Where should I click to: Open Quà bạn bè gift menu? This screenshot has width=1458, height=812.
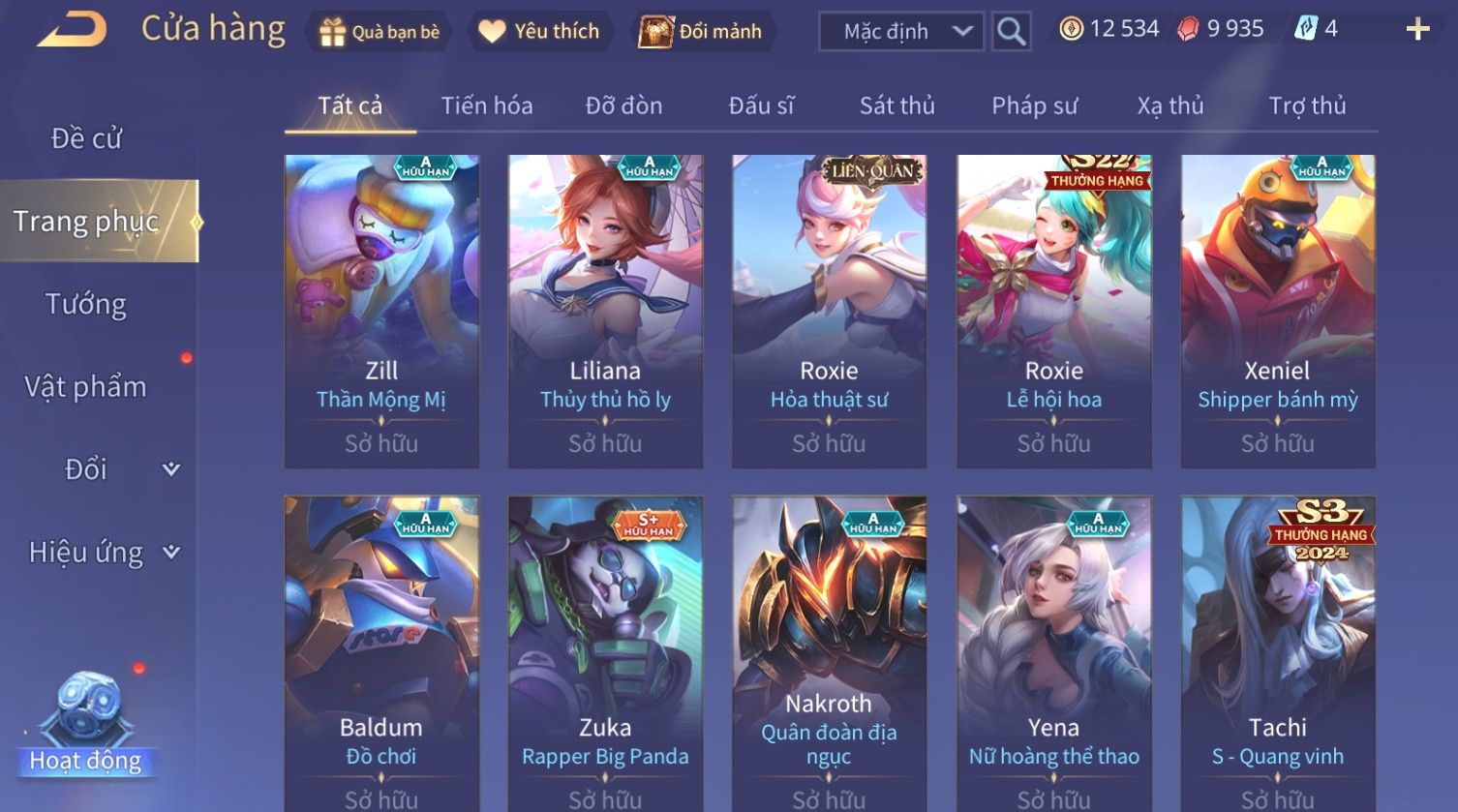click(x=380, y=32)
